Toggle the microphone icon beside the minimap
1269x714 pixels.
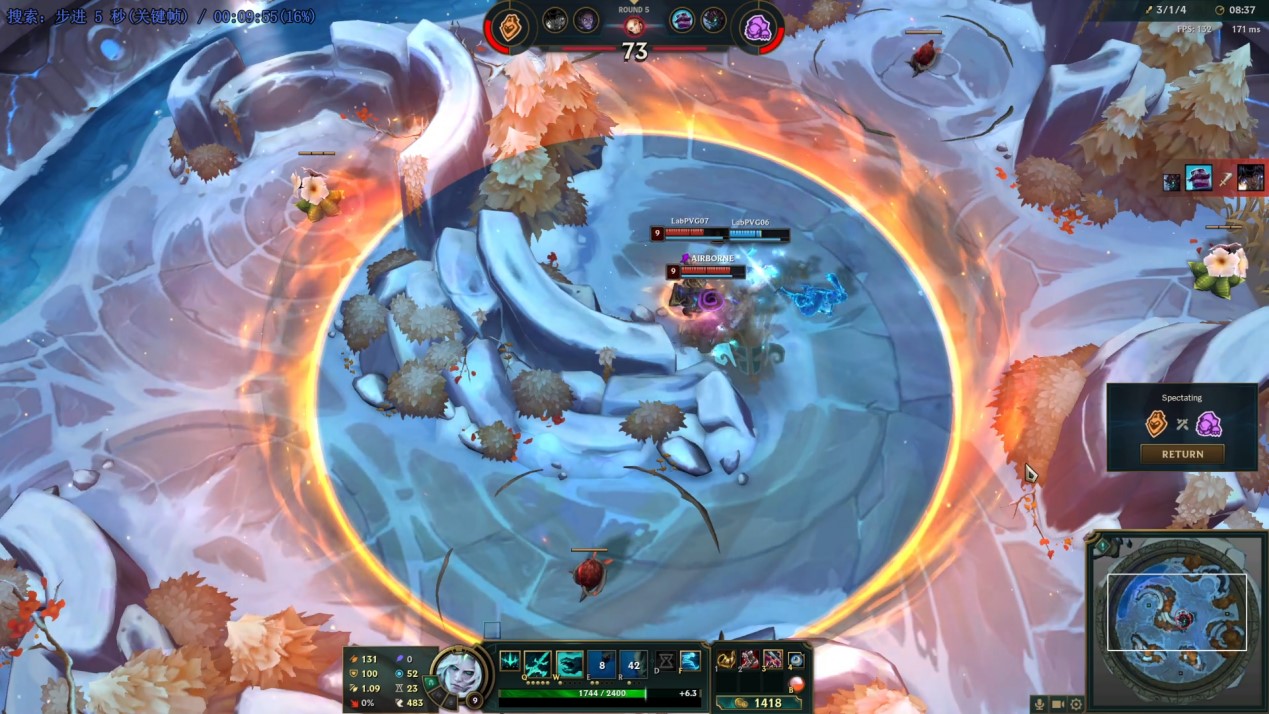[1040, 704]
